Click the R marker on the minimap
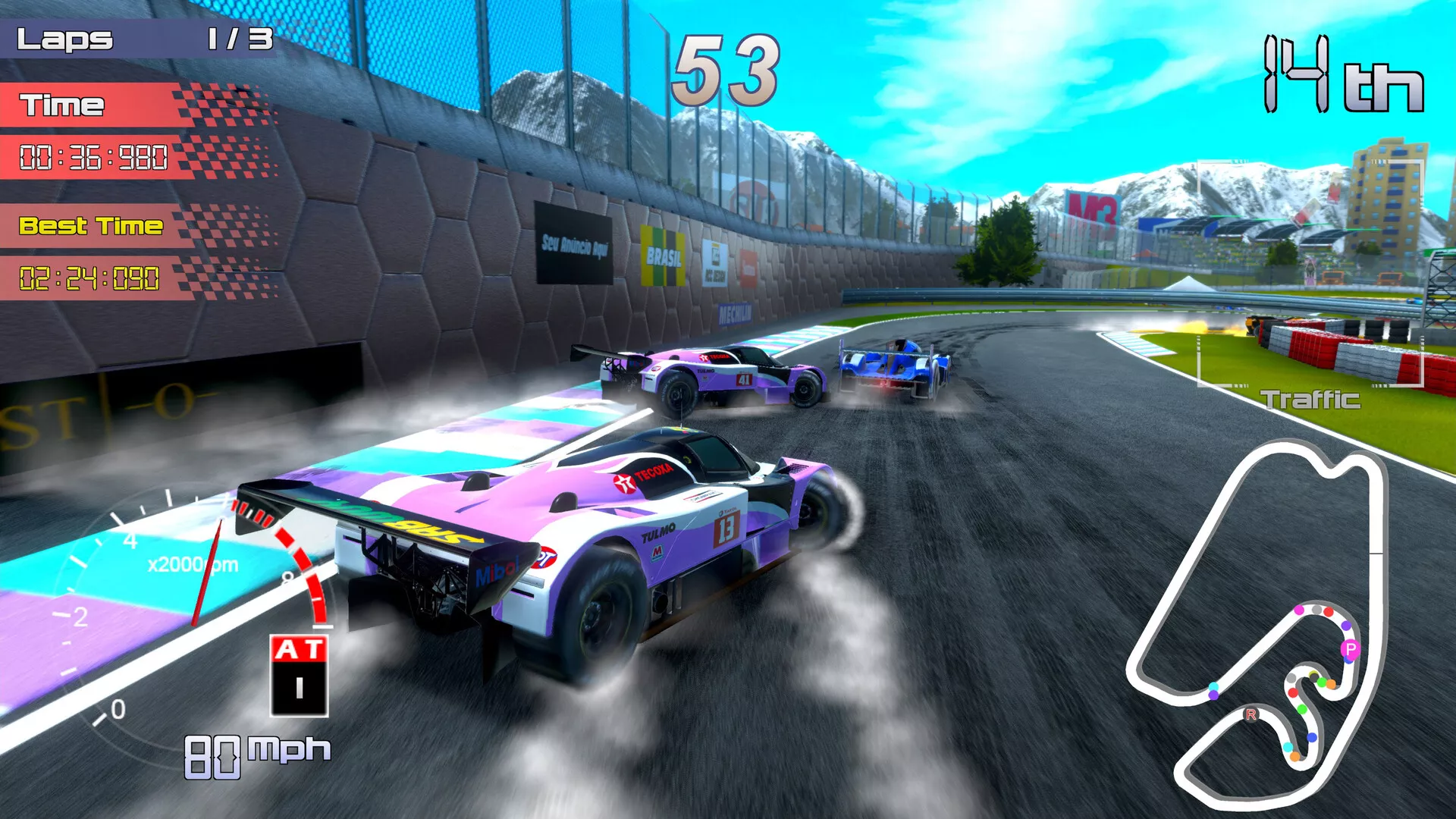 coord(1251,714)
